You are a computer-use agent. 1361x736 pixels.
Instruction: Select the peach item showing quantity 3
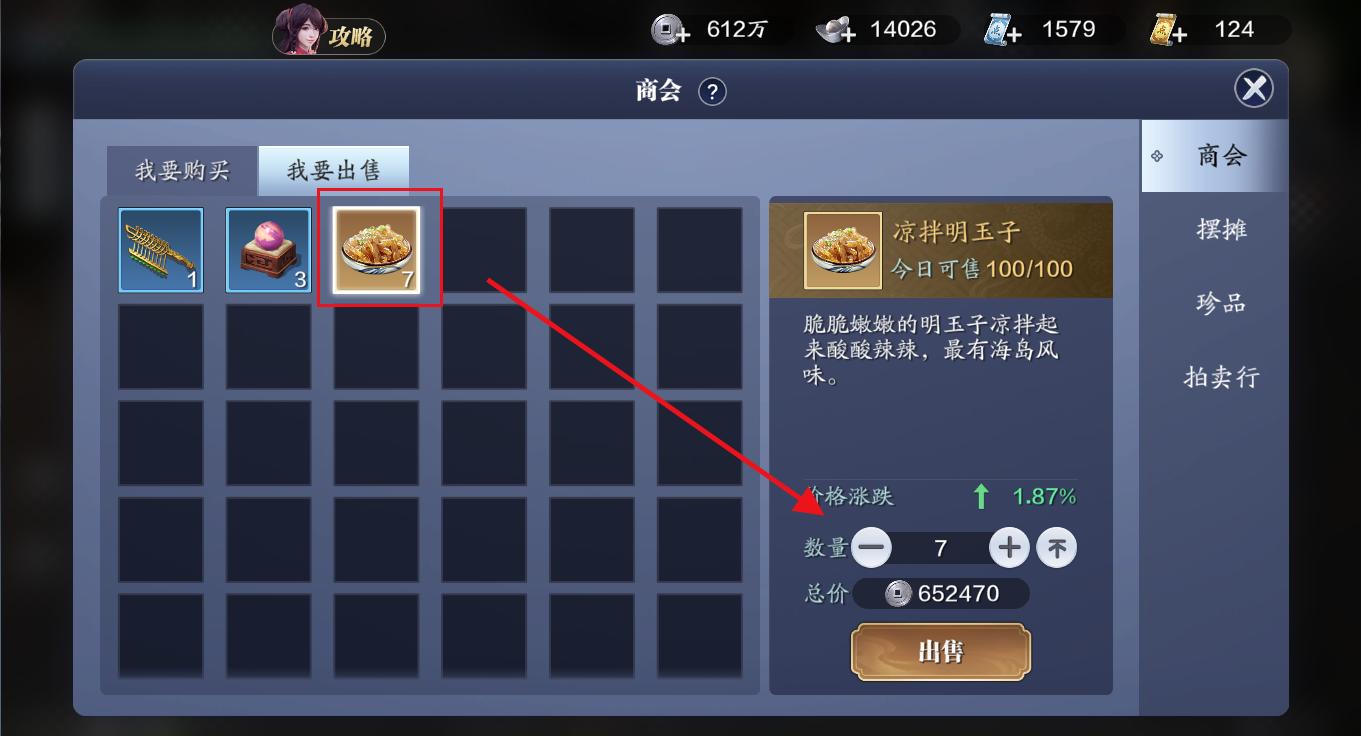pyautogui.click(x=268, y=249)
